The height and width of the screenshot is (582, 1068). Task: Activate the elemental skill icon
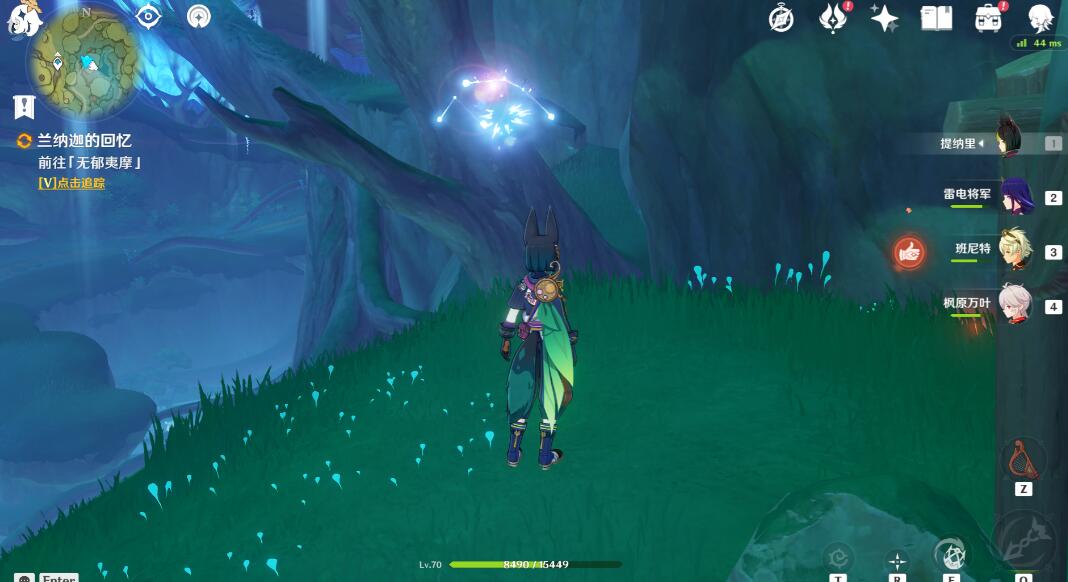point(952,554)
